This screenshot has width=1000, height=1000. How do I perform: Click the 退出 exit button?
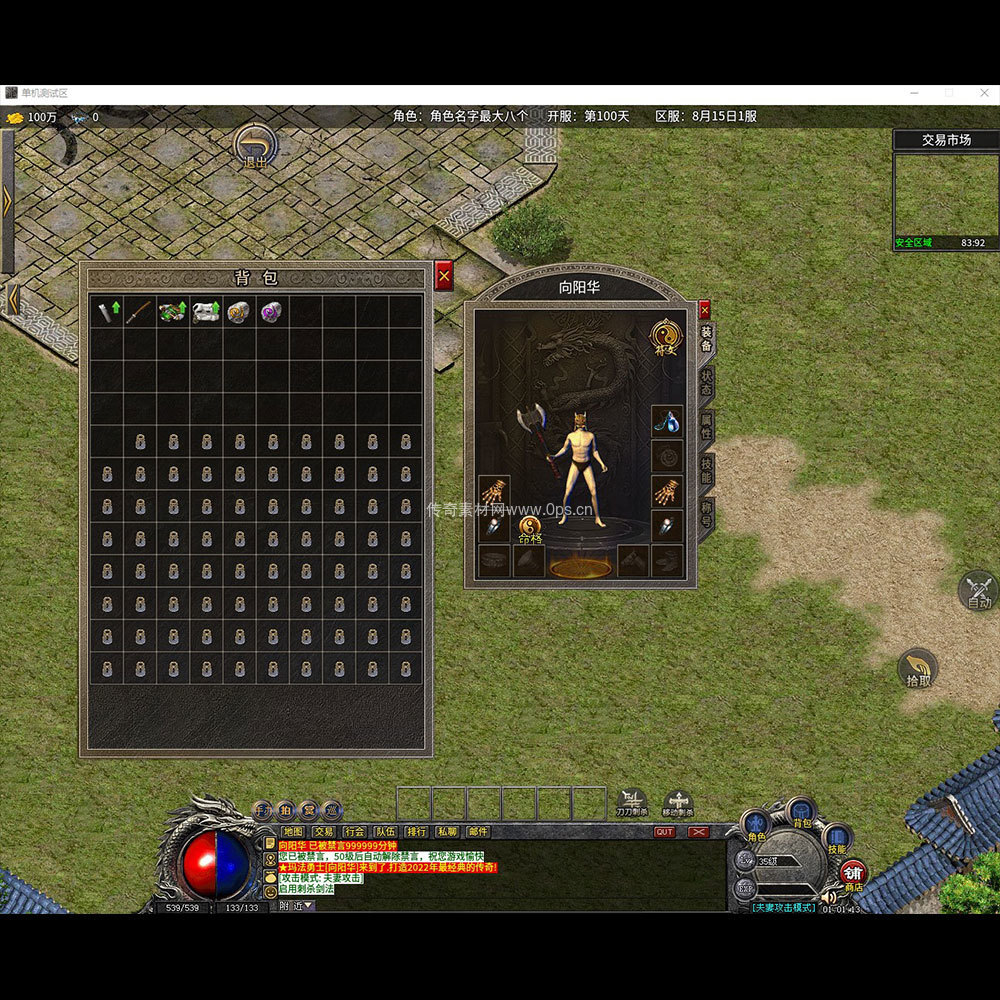256,147
